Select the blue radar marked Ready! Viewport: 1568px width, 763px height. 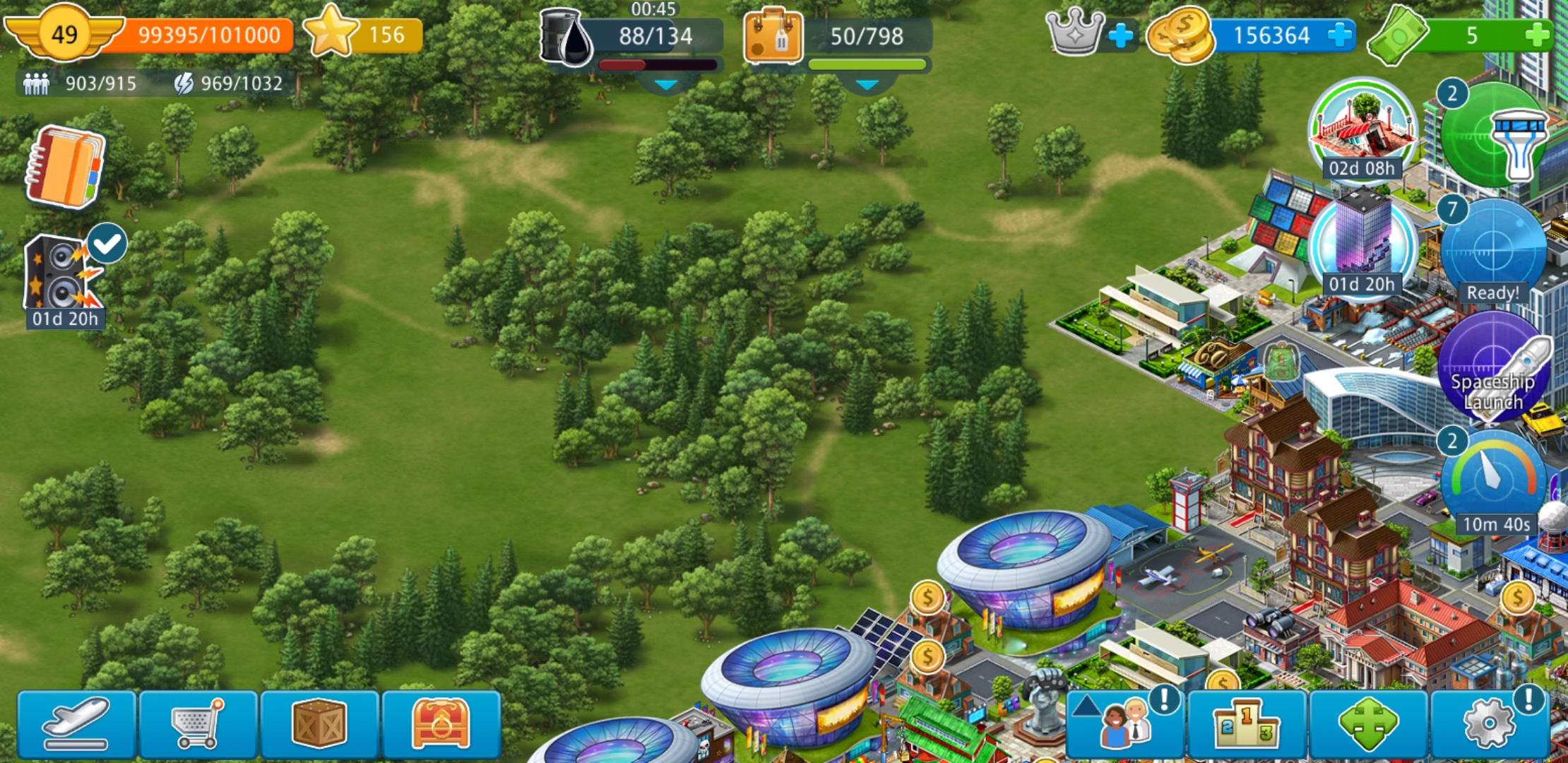click(x=1492, y=251)
